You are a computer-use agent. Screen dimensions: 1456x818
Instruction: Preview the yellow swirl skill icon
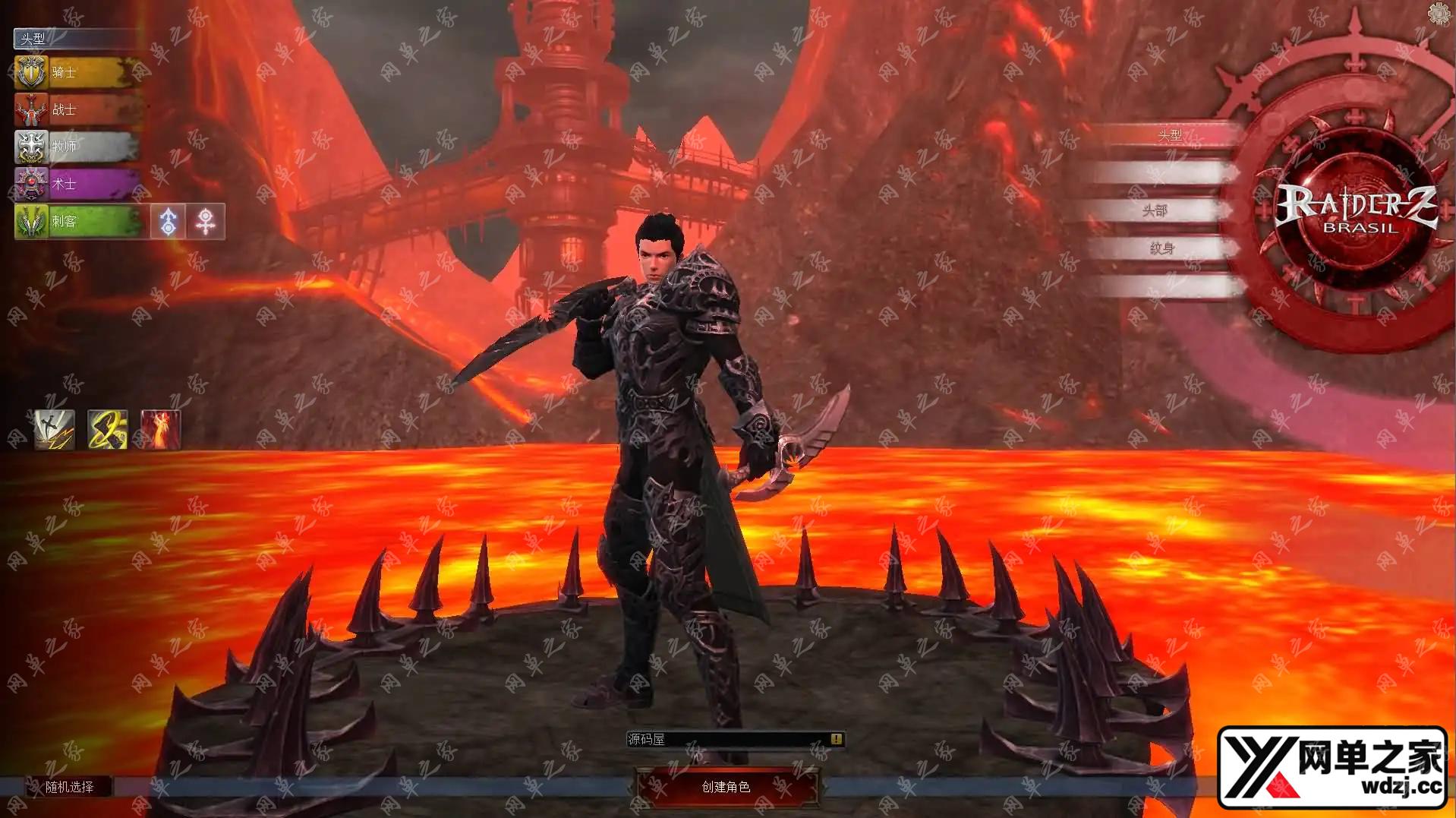pos(107,430)
